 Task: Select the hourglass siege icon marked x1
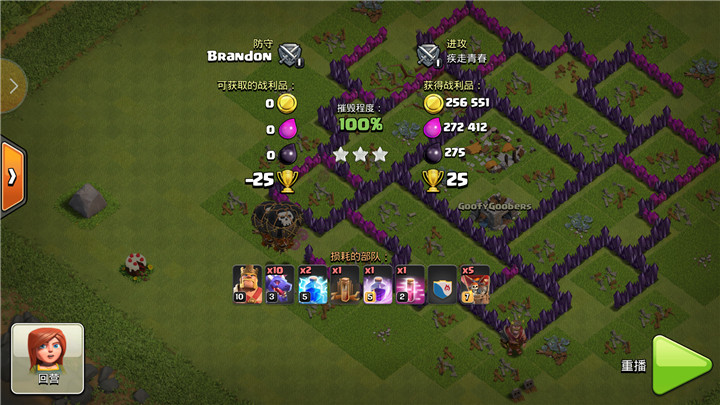click(344, 285)
